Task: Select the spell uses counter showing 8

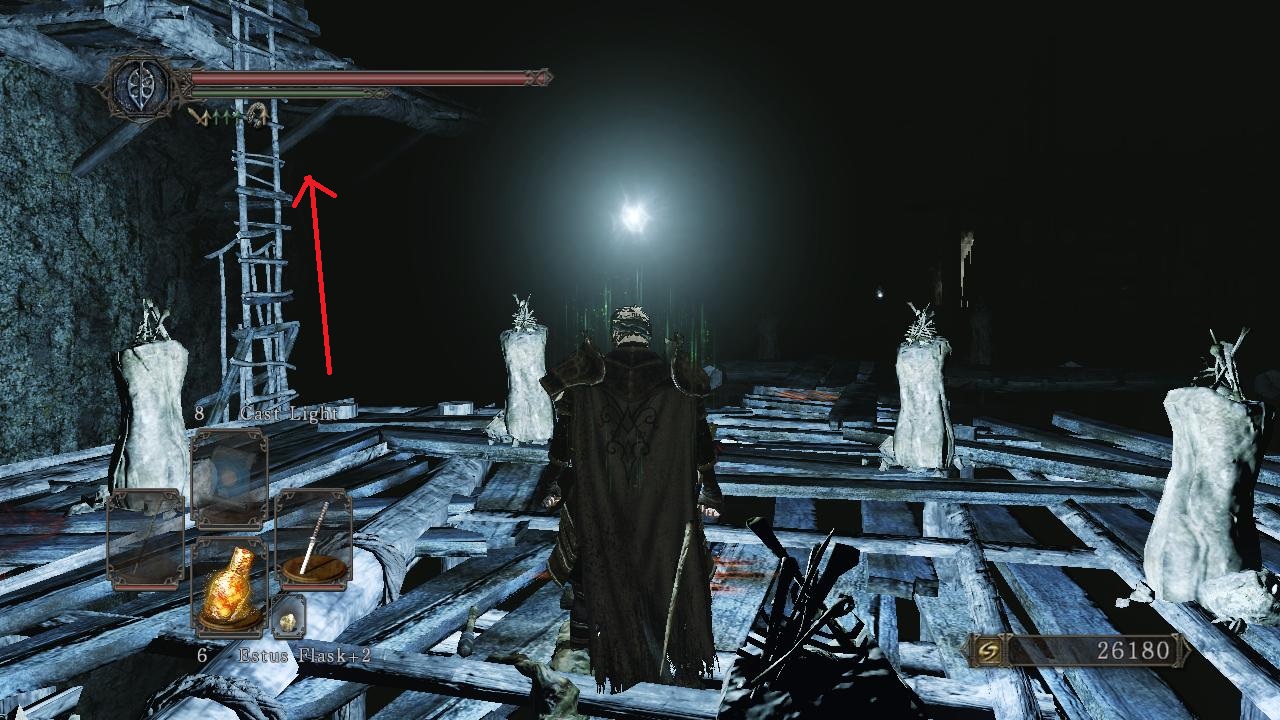Action: click(x=199, y=413)
